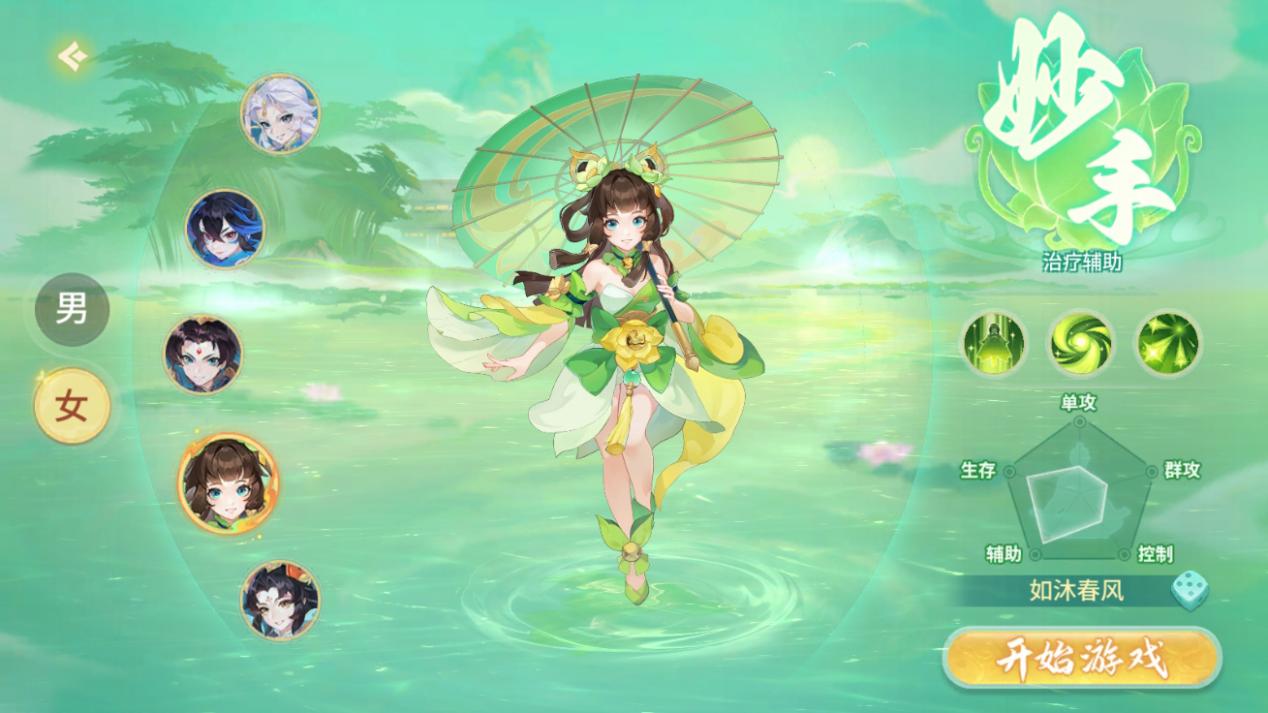Choose the white-haired character portrait
Image resolution: width=1268 pixels, height=713 pixels.
pos(280,113)
